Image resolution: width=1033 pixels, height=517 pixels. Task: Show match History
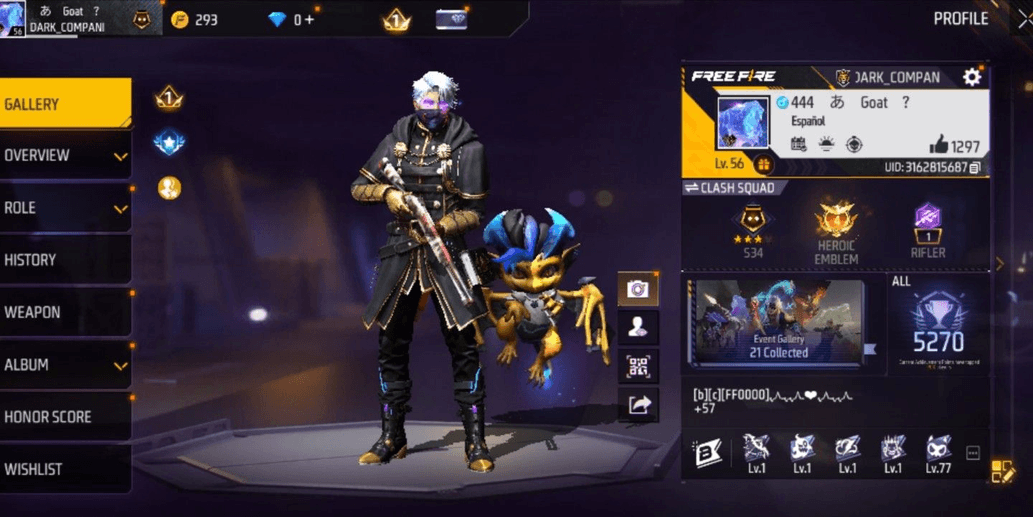click(65, 260)
